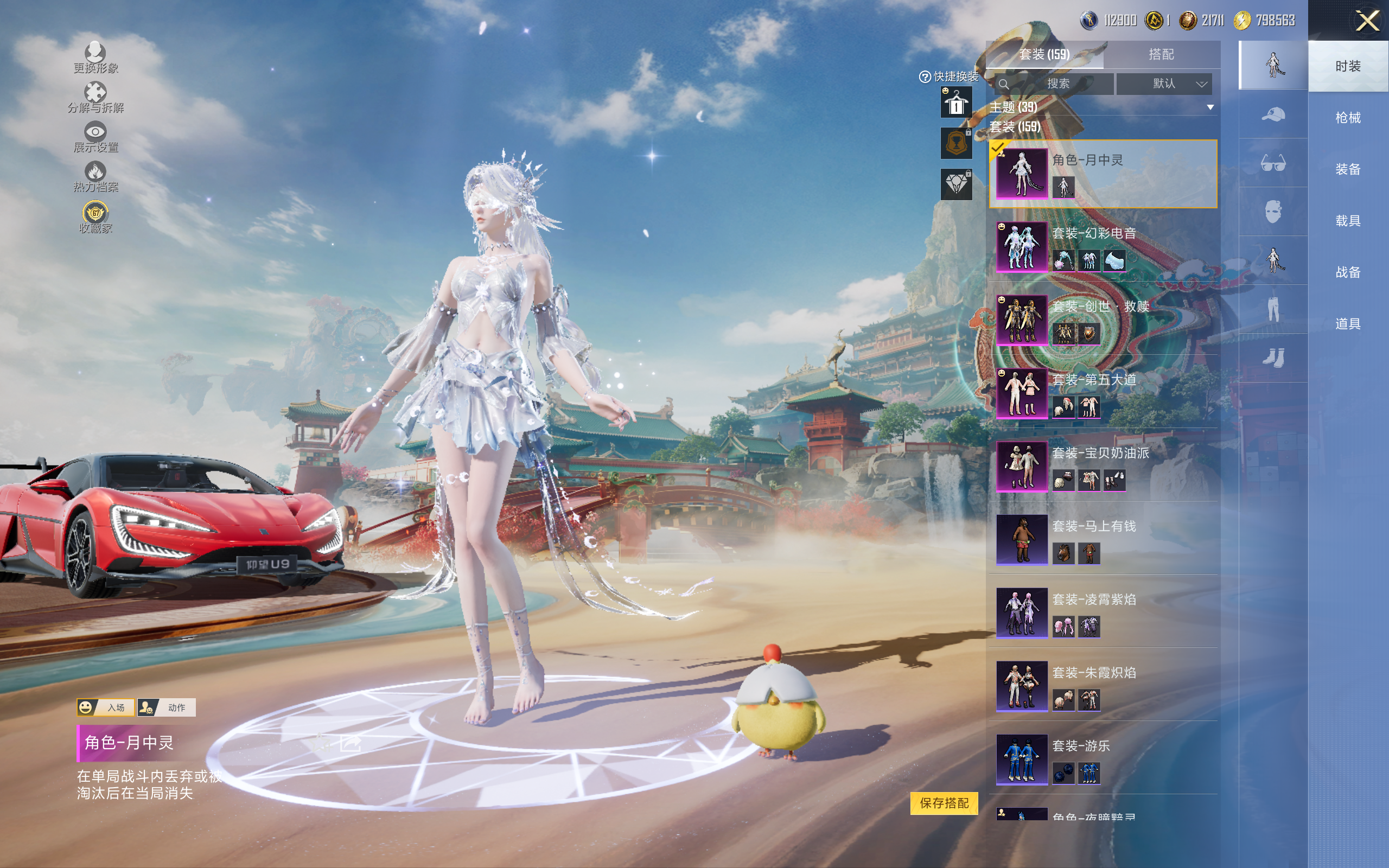The image size is (1389, 868).
Task: Close the wardrobe screen with X
Action: pos(1367,21)
